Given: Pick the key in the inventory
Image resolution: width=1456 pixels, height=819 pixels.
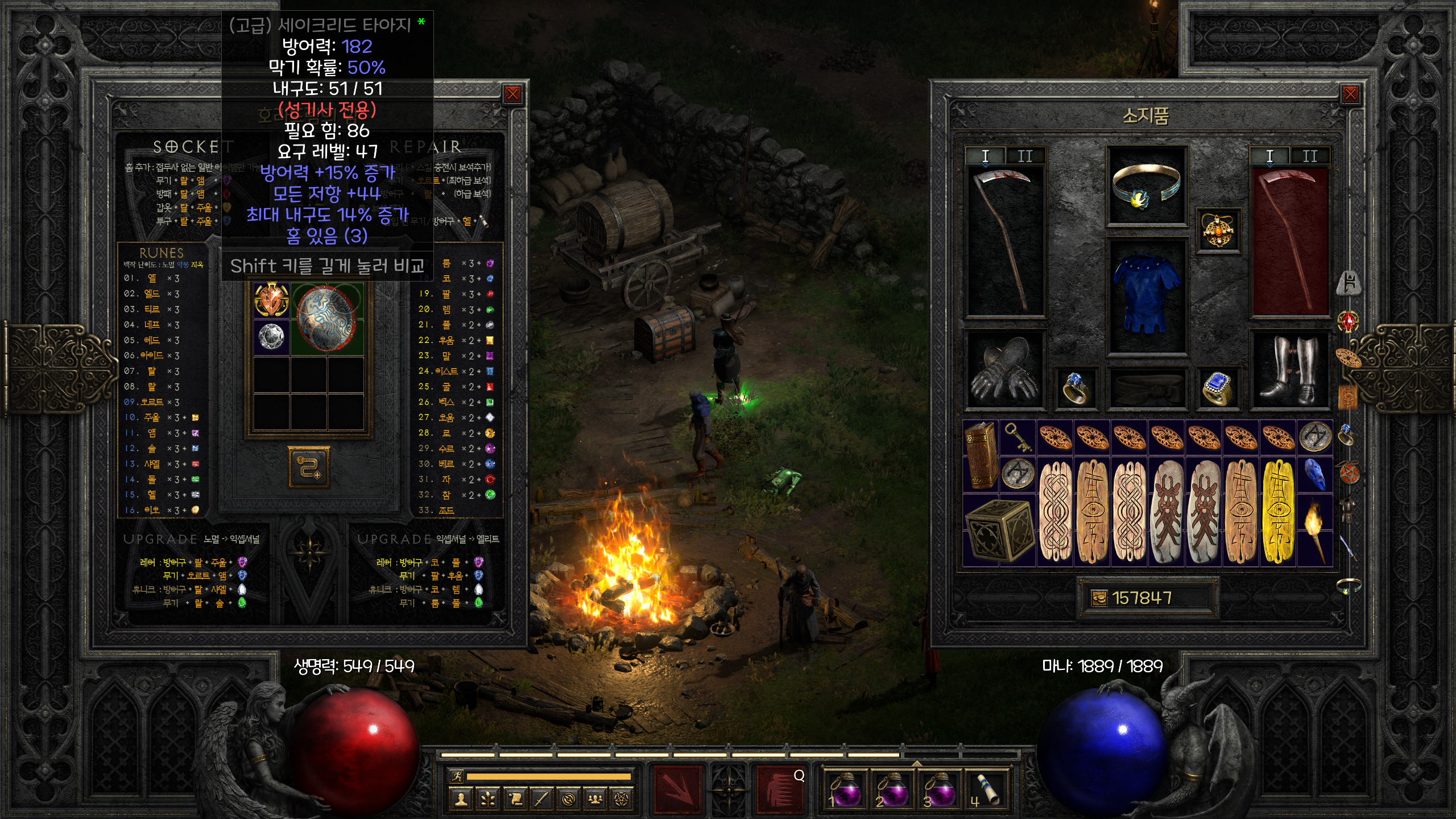Looking at the screenshot, I should (x=1017, y=437).
